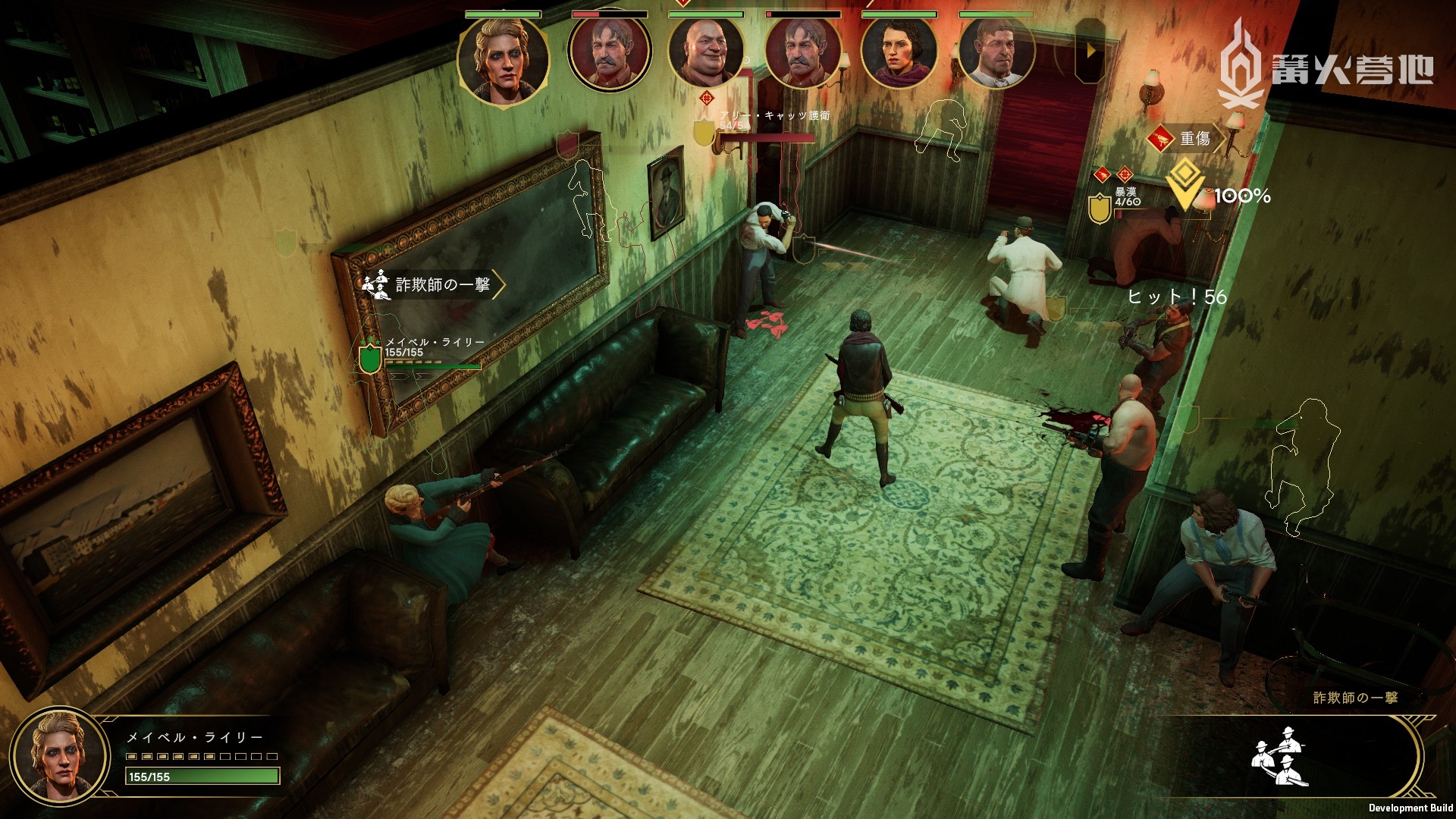Activate the 詐欺師の一撃 ability icon
The image size is (1456, 819).
[x=1281, y=756]
